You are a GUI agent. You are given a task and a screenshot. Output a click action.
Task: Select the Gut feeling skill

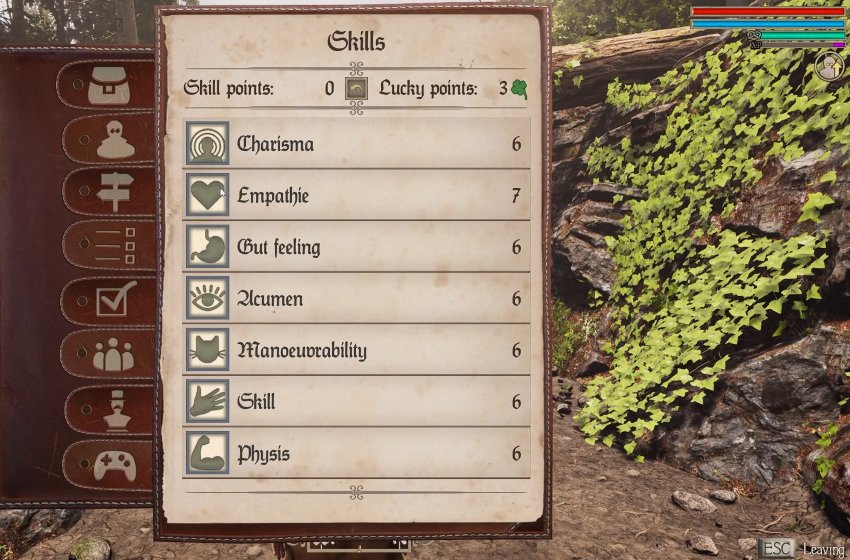coord(357,247)
